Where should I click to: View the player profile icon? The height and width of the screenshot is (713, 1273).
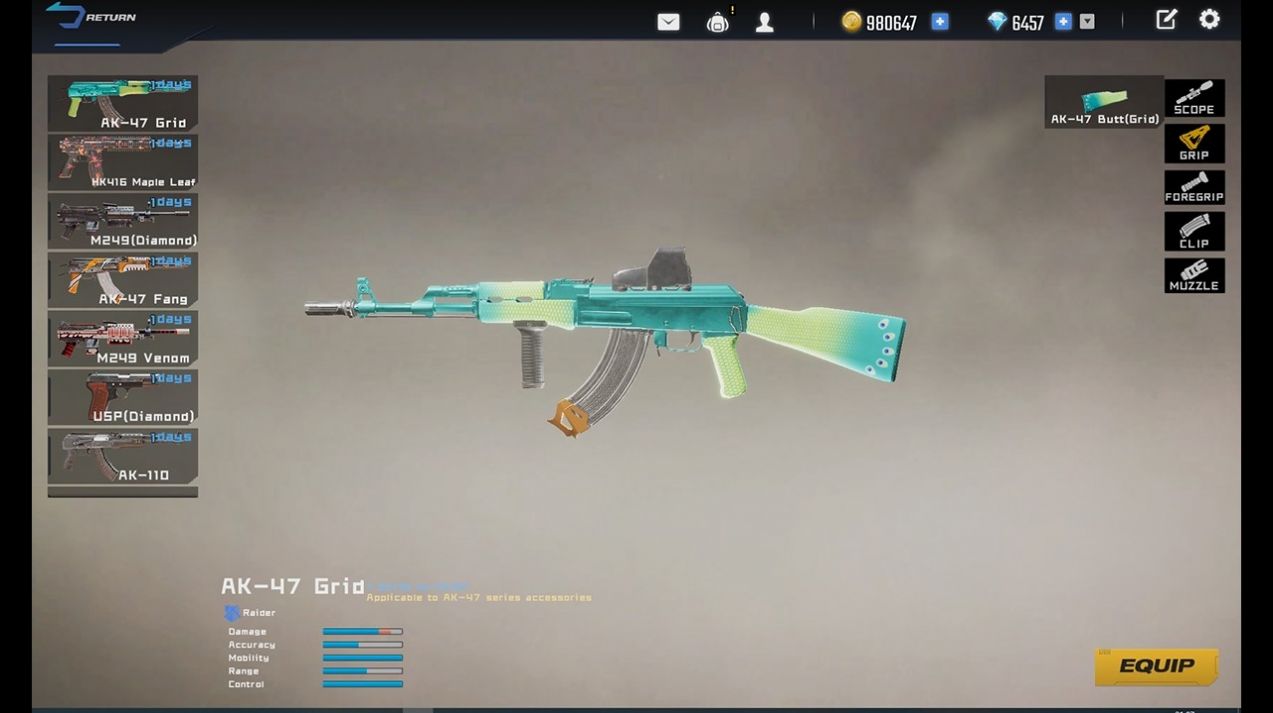[764, 22]
